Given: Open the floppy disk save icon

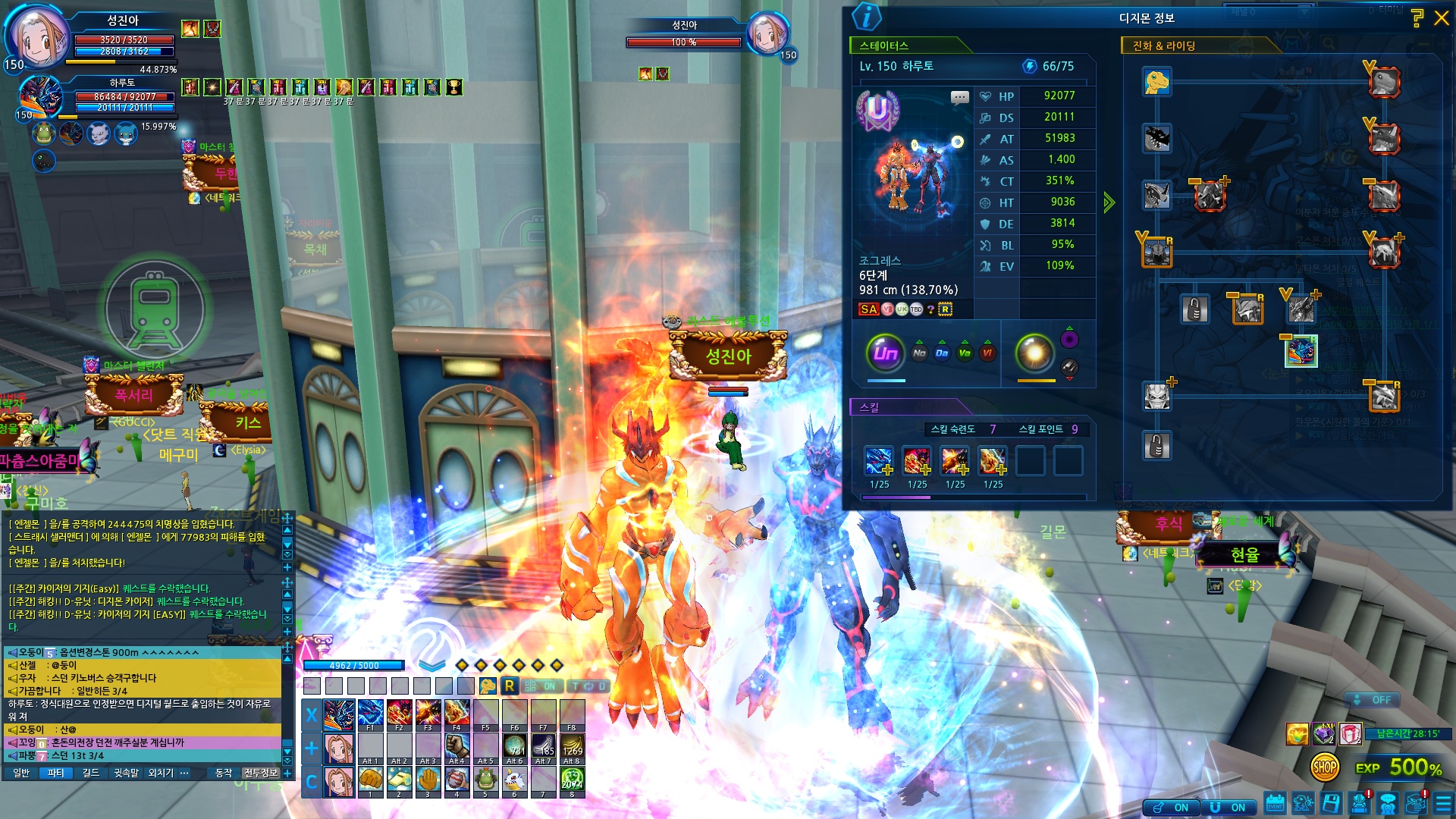Looking at the screenshot, I should (x=1331, y=803).
